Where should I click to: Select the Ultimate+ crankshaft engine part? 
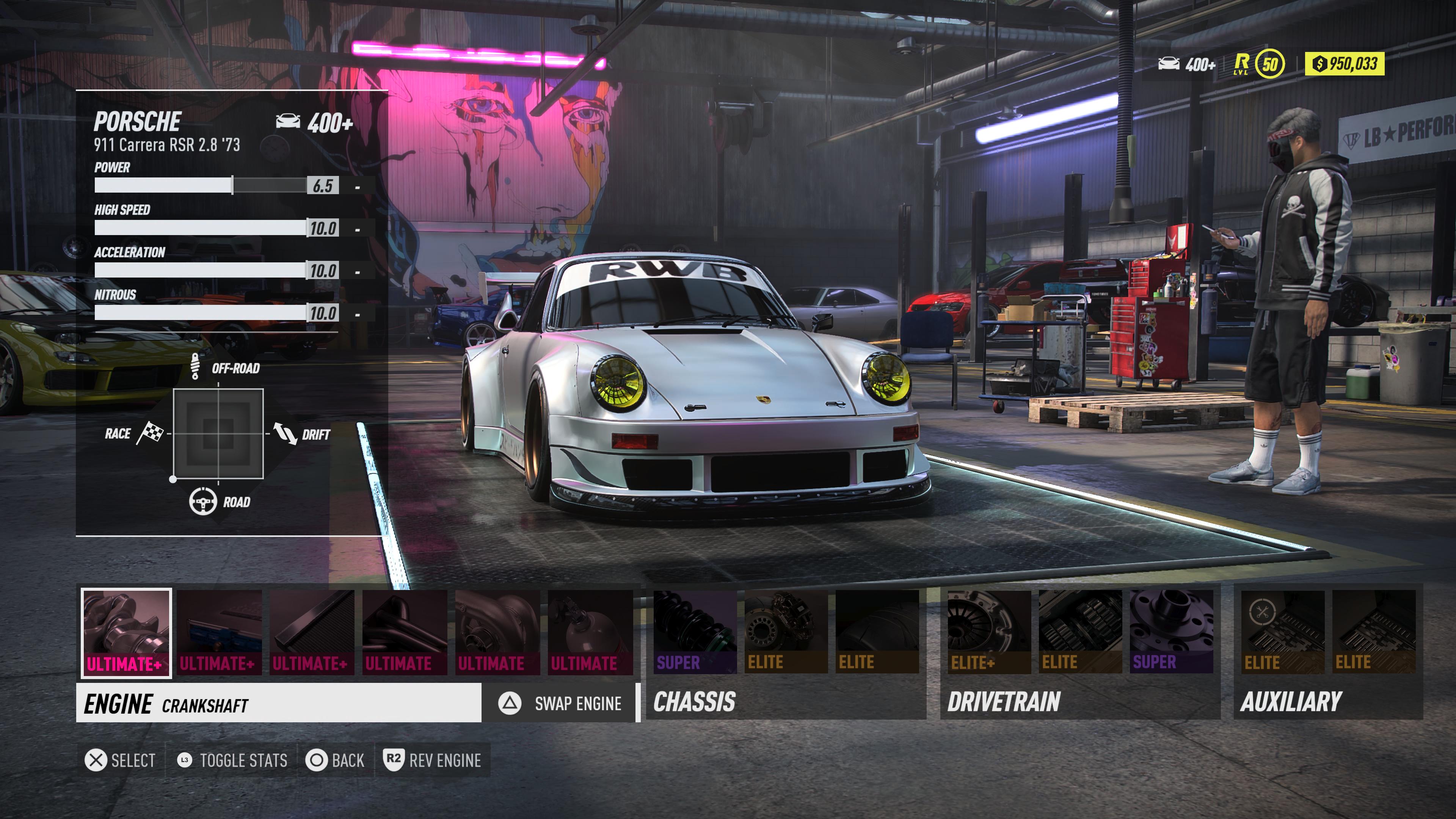point(126,632)
